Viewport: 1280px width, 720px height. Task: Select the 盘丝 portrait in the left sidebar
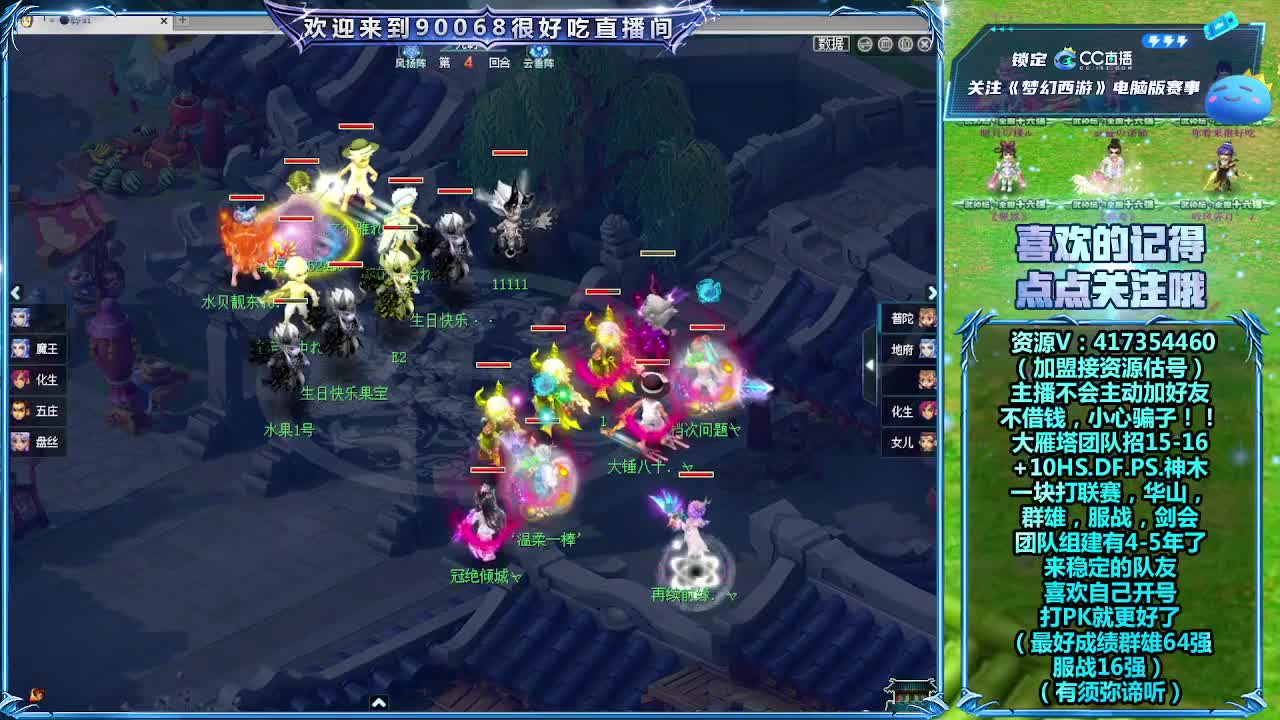[x=30, y=442]
